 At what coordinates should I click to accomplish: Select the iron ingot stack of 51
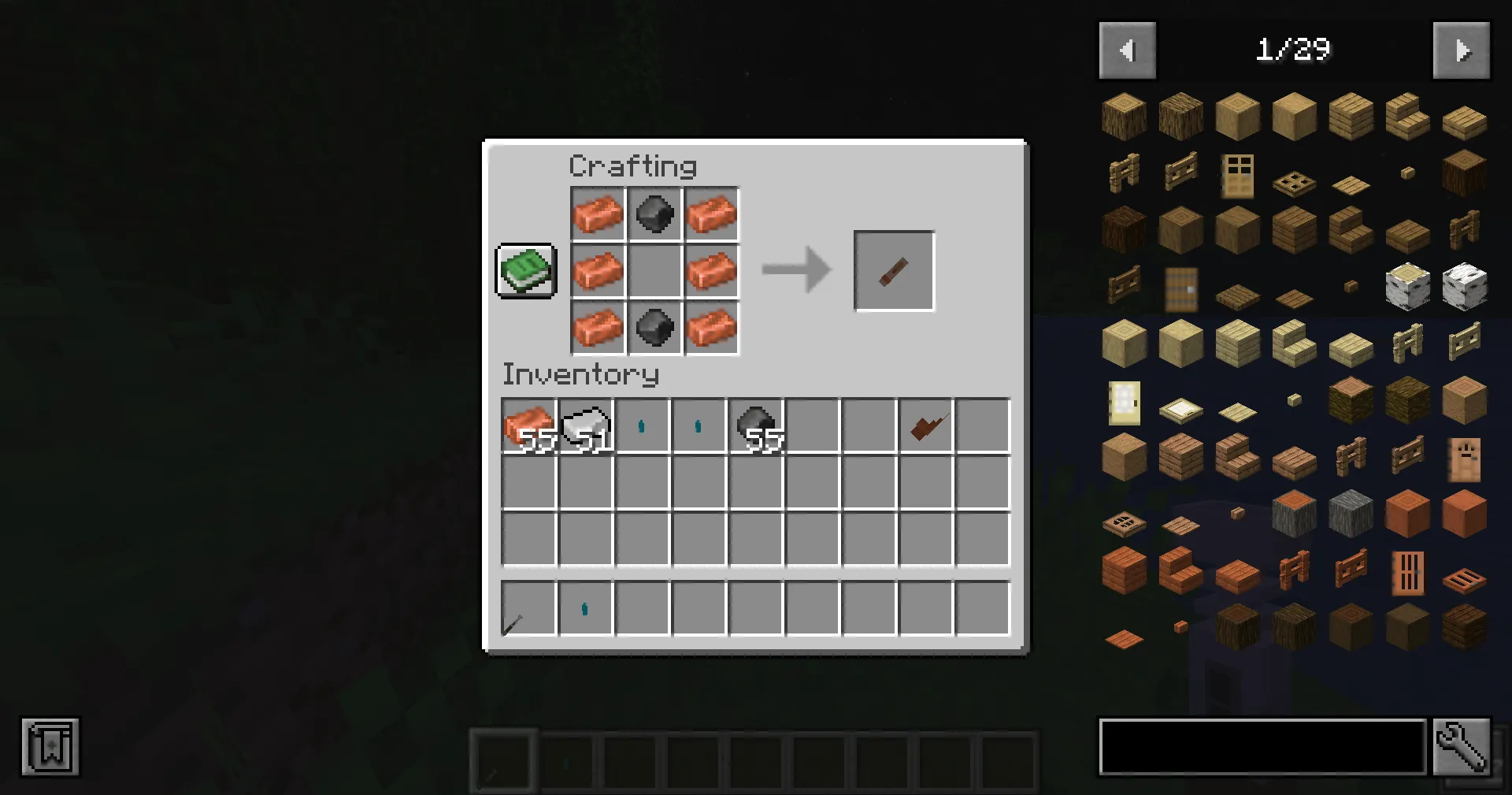tap(587, 425)
